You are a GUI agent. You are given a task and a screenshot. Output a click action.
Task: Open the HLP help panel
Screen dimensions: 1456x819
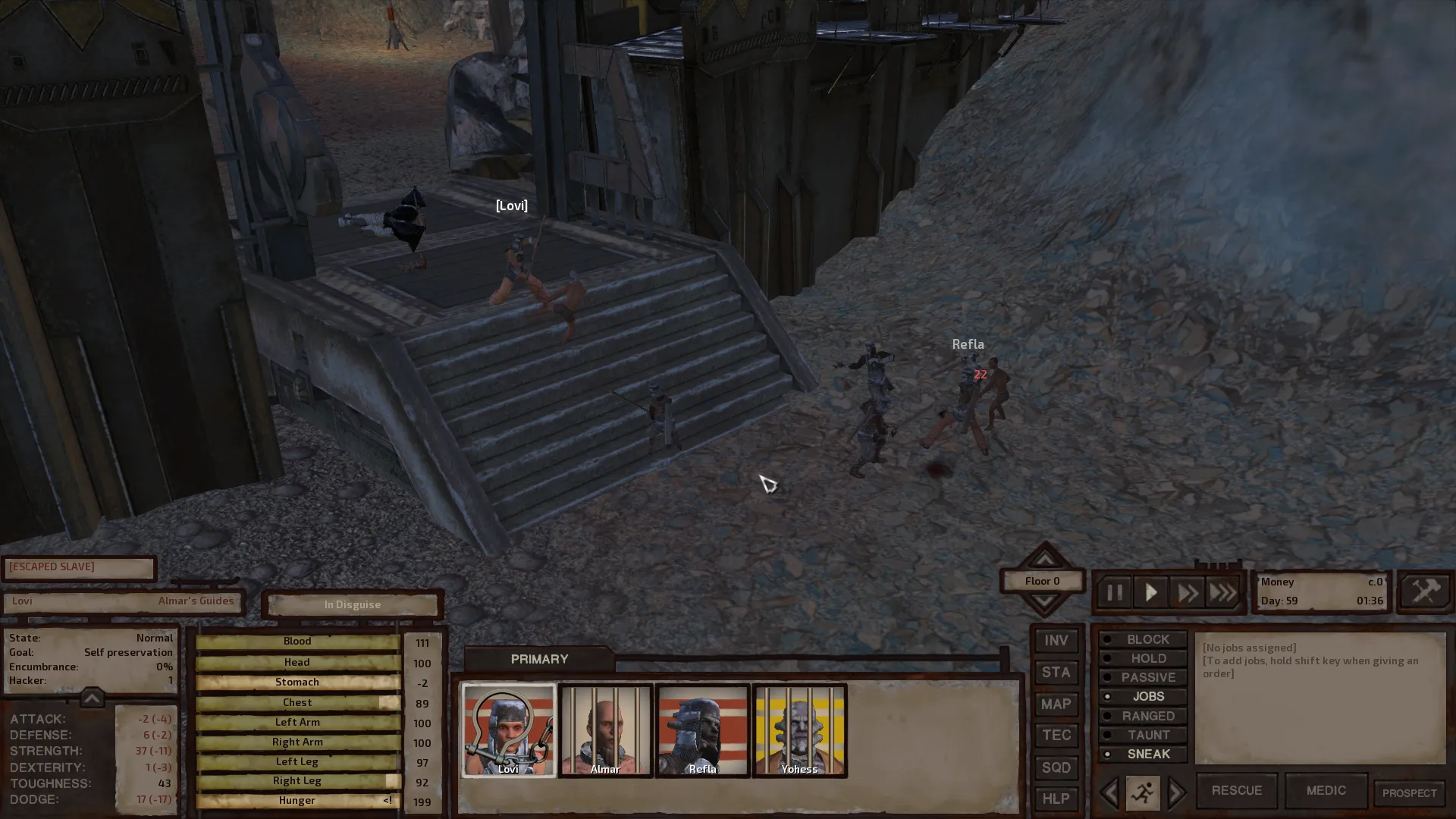[1056, 799]
